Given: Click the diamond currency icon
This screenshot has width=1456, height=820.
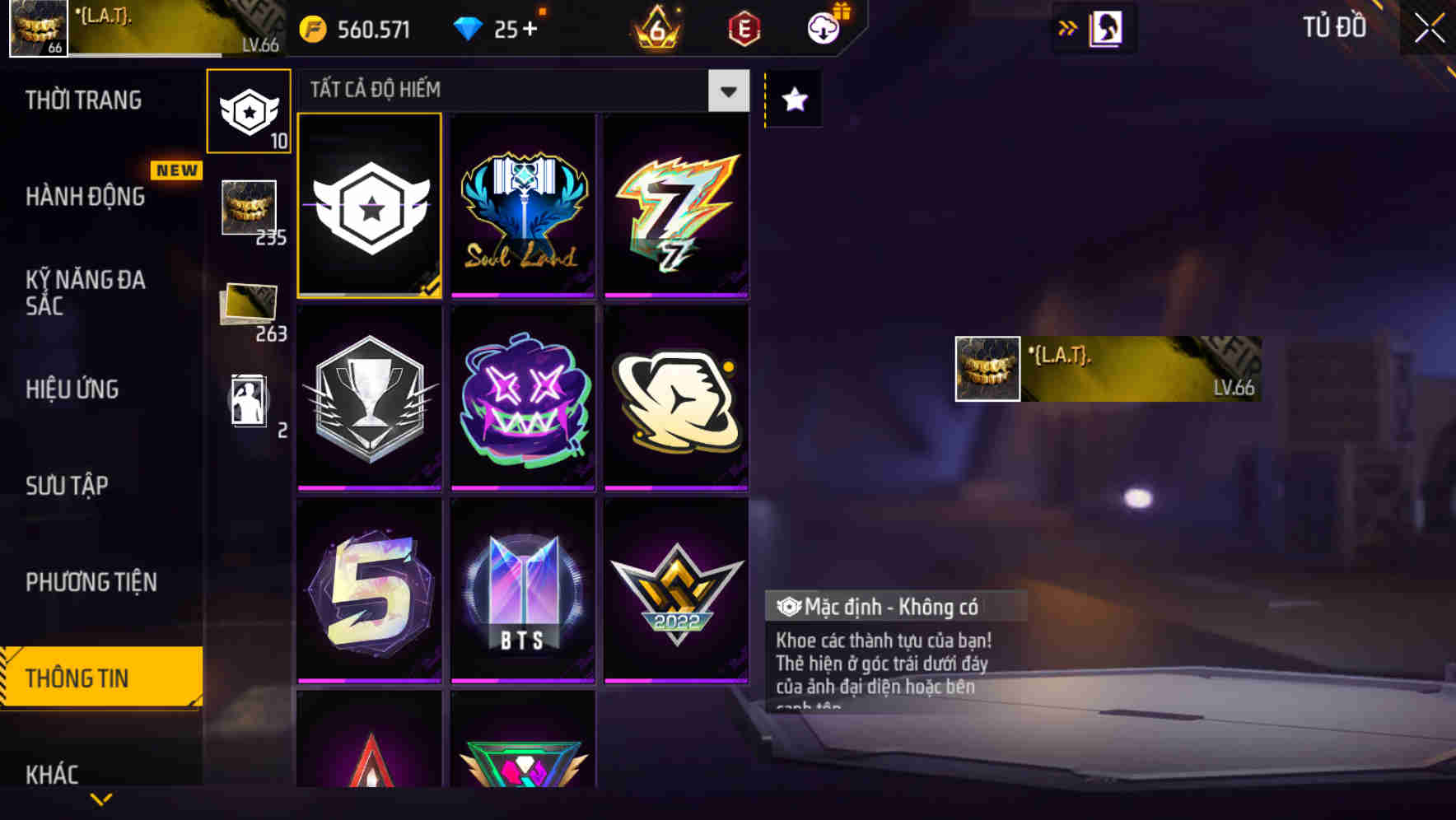Looking at the screenshot, I should tap(469, 28).
